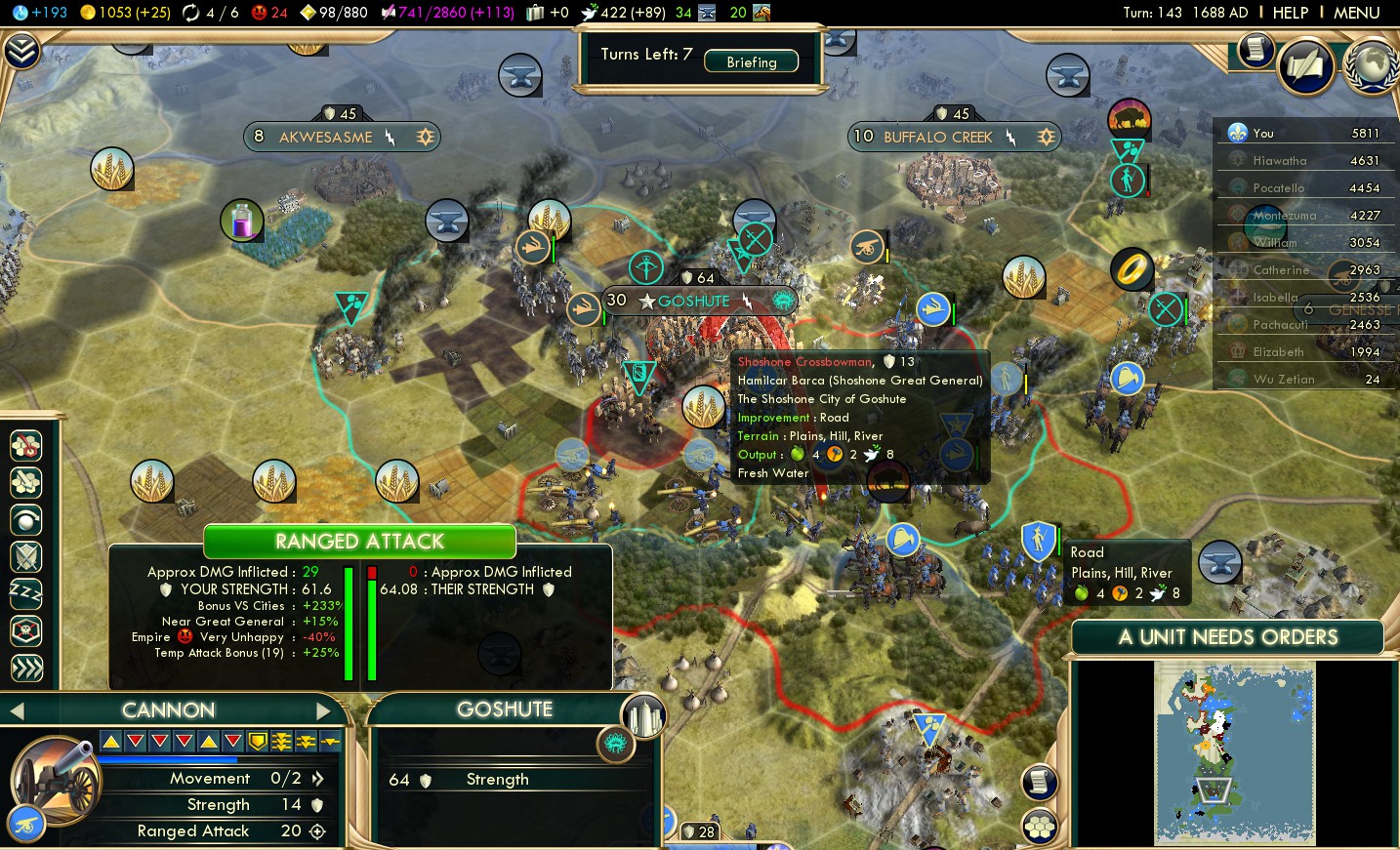Select Hiawatha in the score list
The image size is (1400, 850).
pyautogui.click(x=1279, y=161)
